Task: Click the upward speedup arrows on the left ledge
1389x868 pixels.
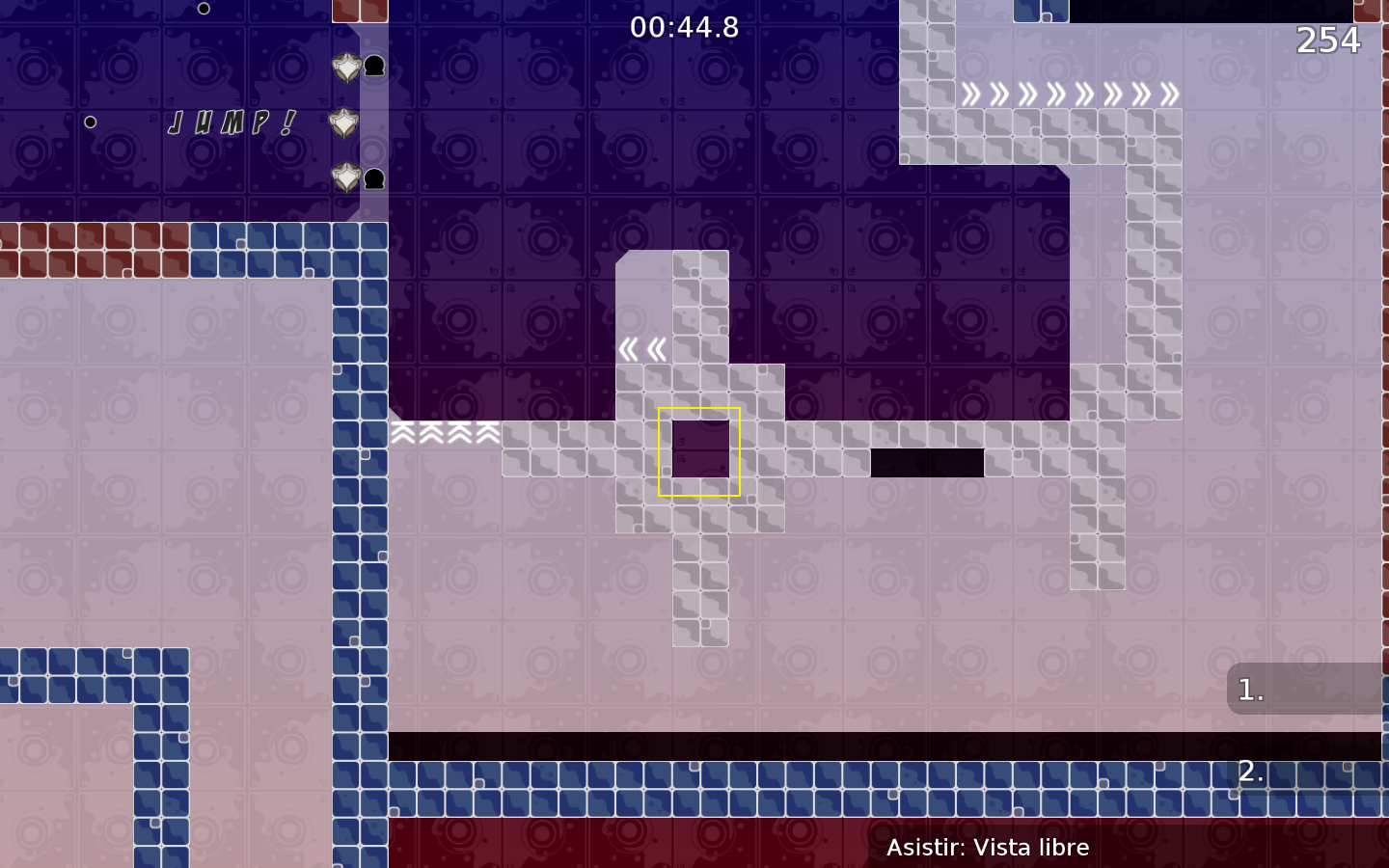Action: (444, 434)
